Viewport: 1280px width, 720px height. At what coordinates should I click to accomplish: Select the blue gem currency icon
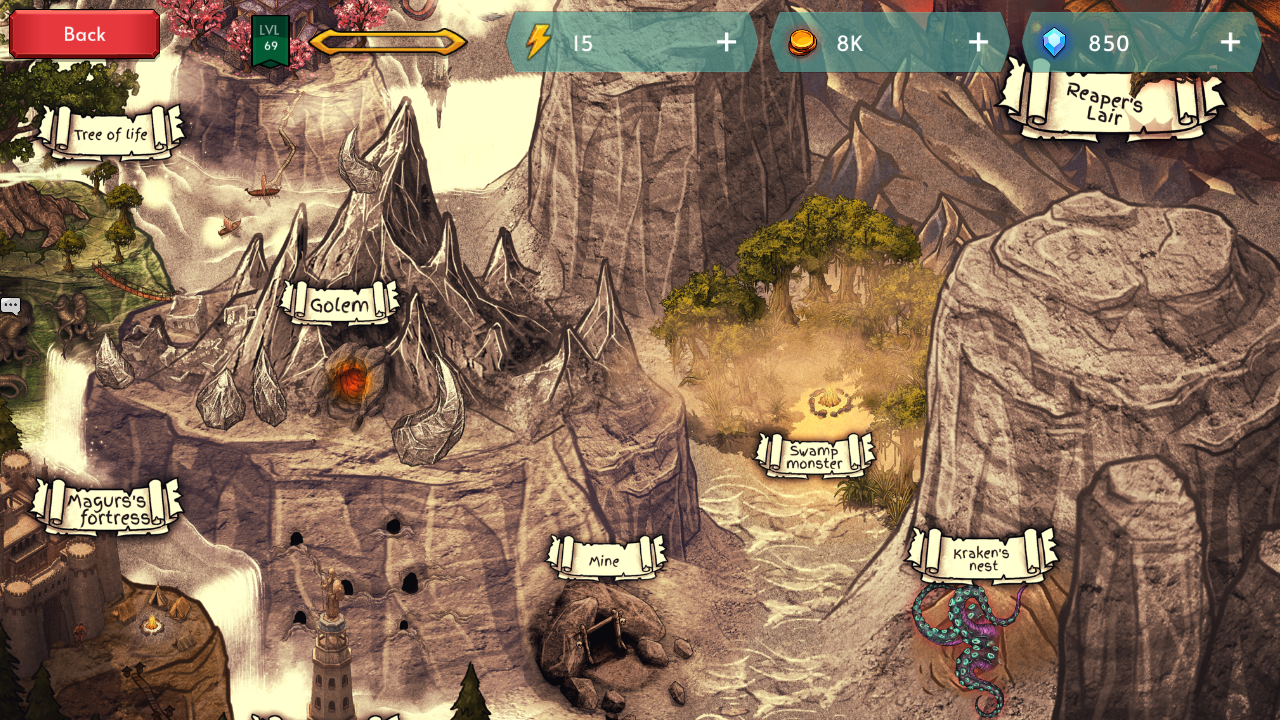click(x=1056, y=42)
